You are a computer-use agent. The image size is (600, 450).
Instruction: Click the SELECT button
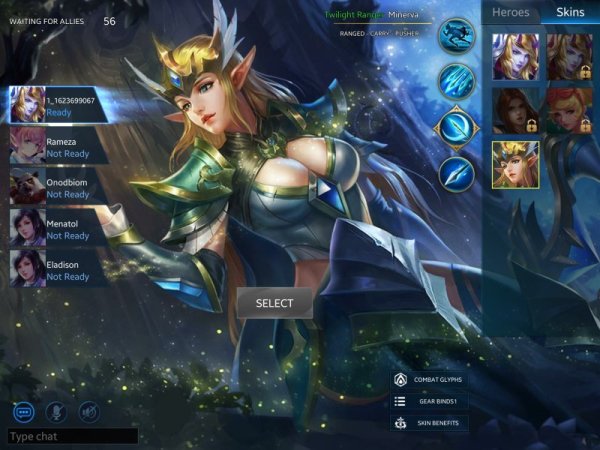click(274, 303)
